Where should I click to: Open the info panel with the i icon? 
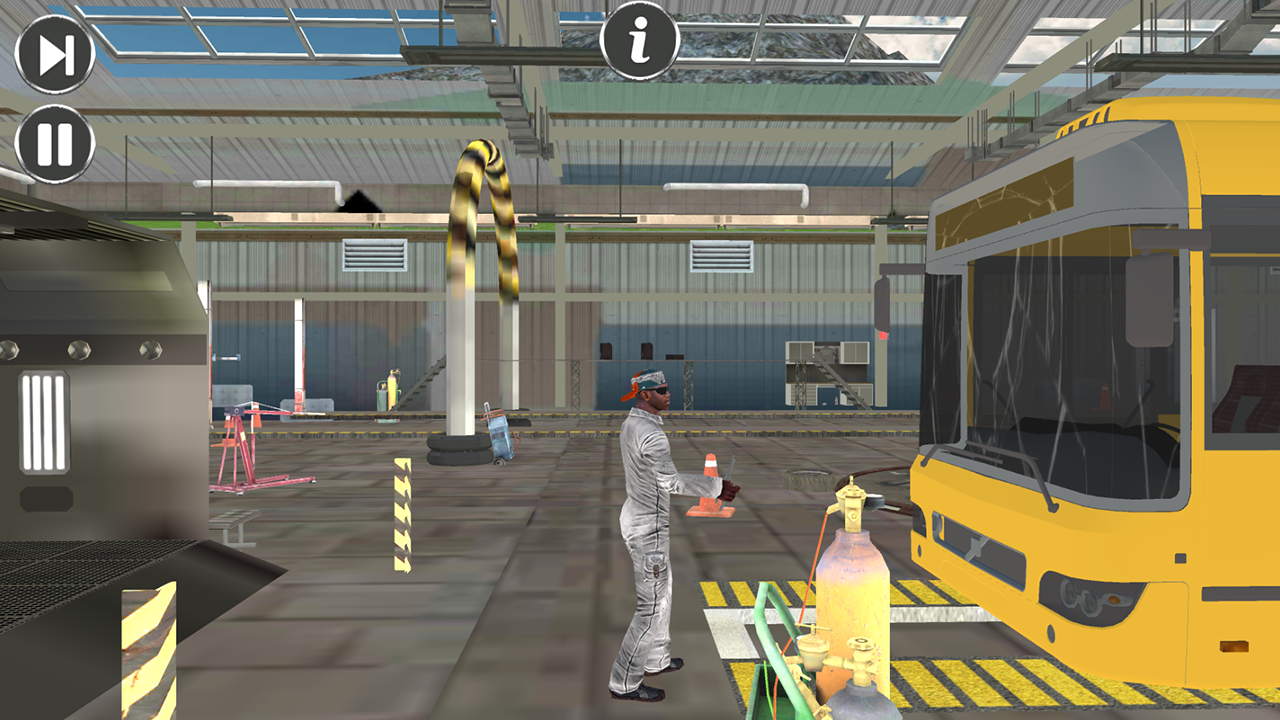tap(641, 41)
